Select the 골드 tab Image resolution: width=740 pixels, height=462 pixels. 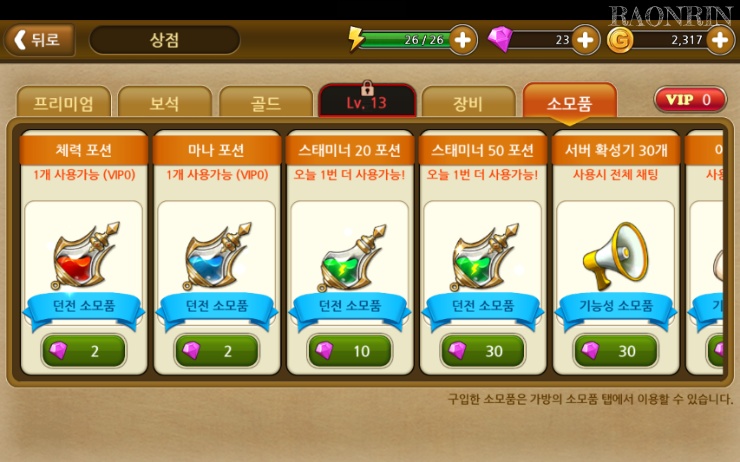click(x=266, y=103)
